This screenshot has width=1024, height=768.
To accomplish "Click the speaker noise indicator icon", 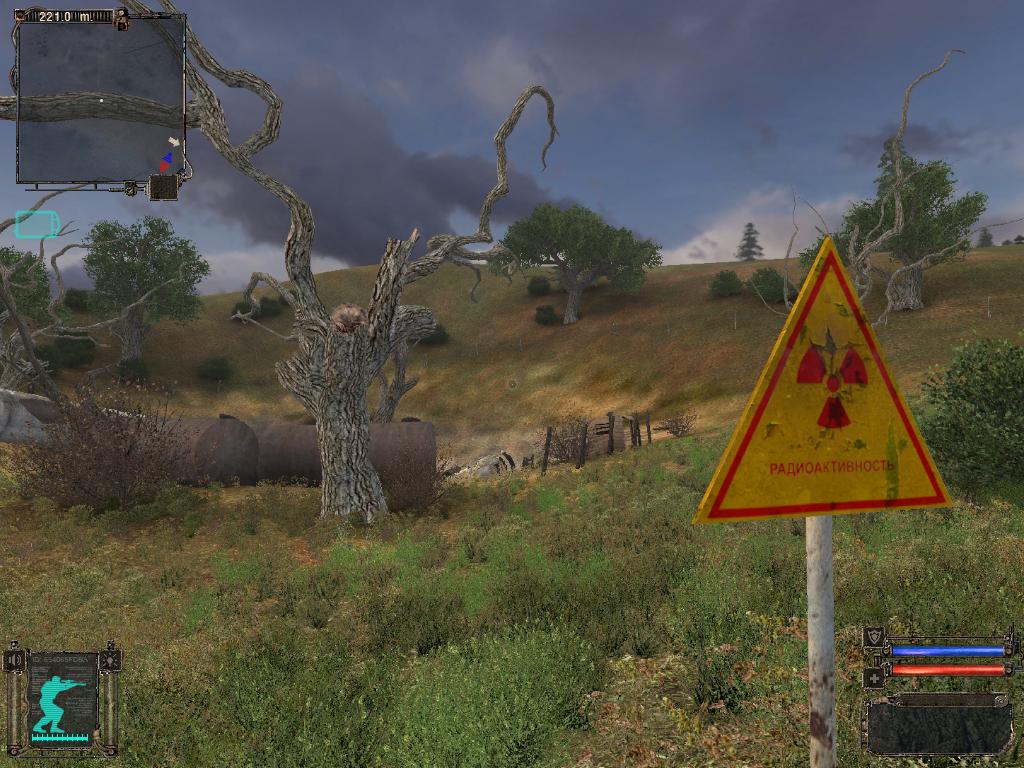I will point(15,660).
